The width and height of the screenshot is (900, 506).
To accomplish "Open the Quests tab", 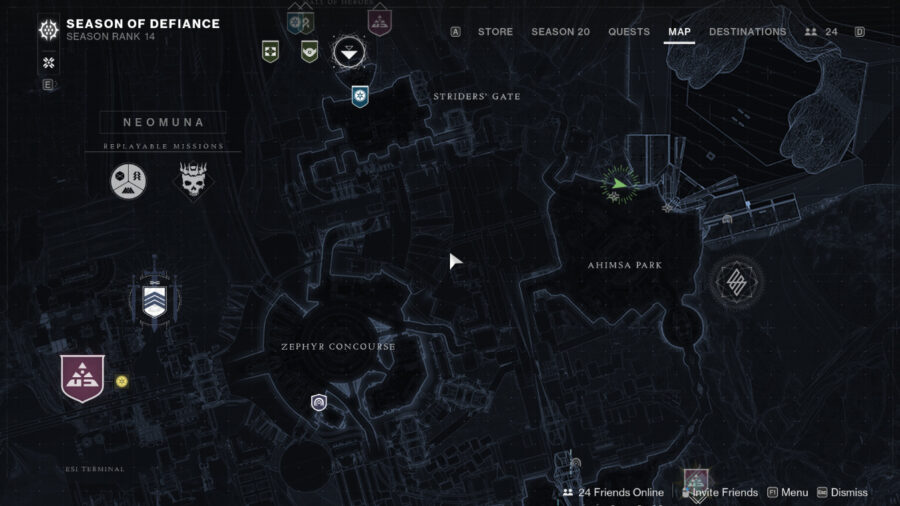I will click(629, 32).
